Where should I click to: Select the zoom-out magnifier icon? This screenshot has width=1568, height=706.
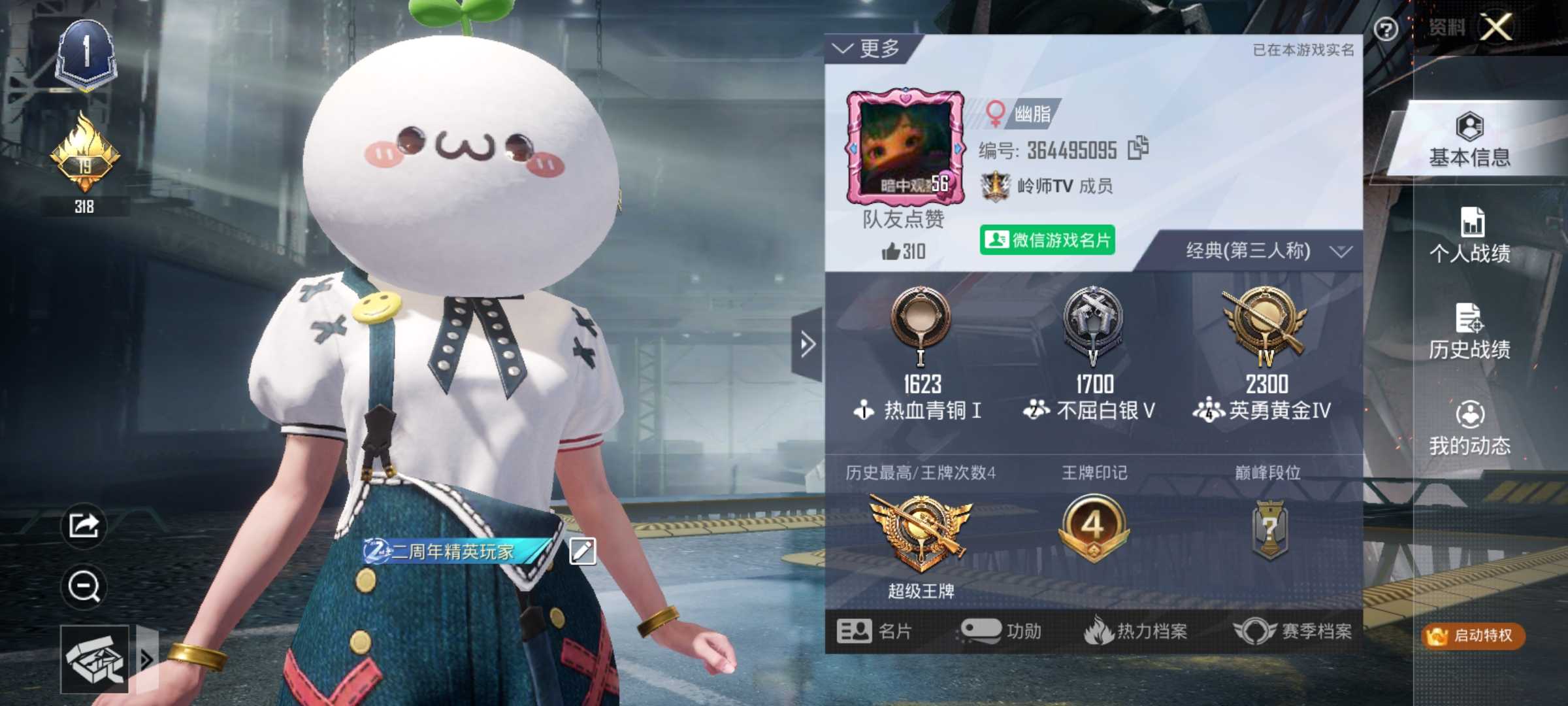click(x=82, y=586)
